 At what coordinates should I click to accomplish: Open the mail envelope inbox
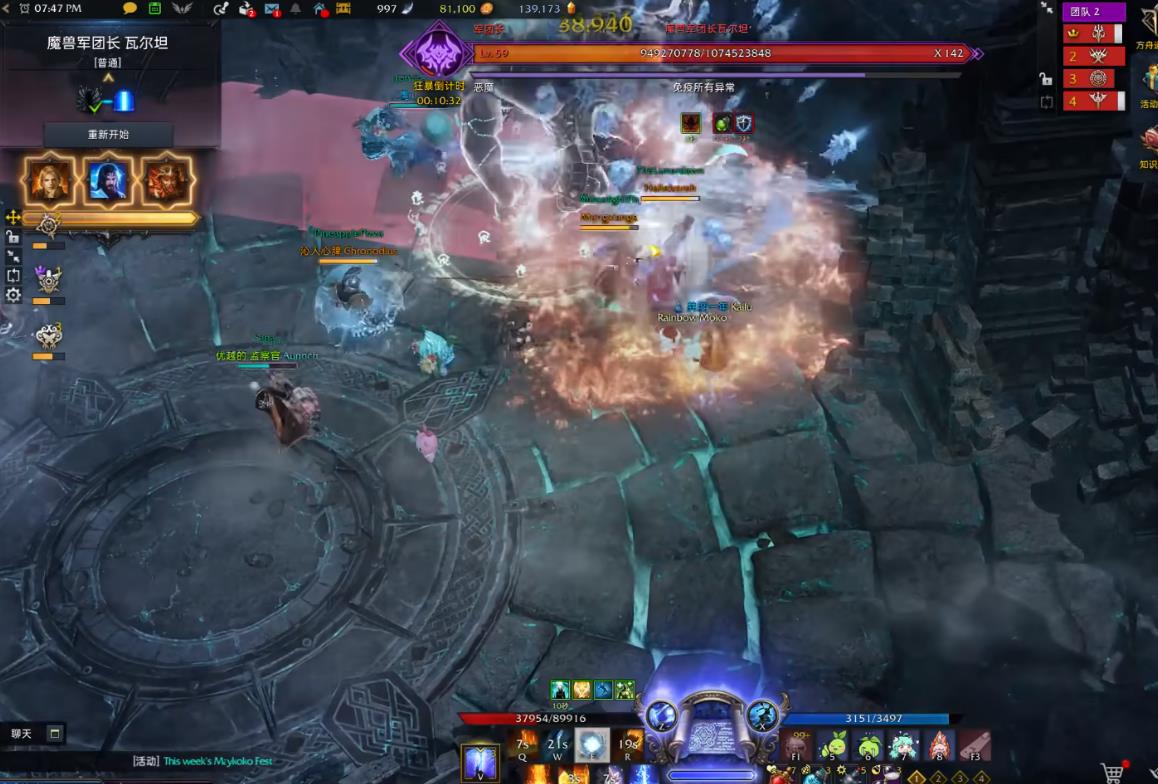tap(272, 9)
